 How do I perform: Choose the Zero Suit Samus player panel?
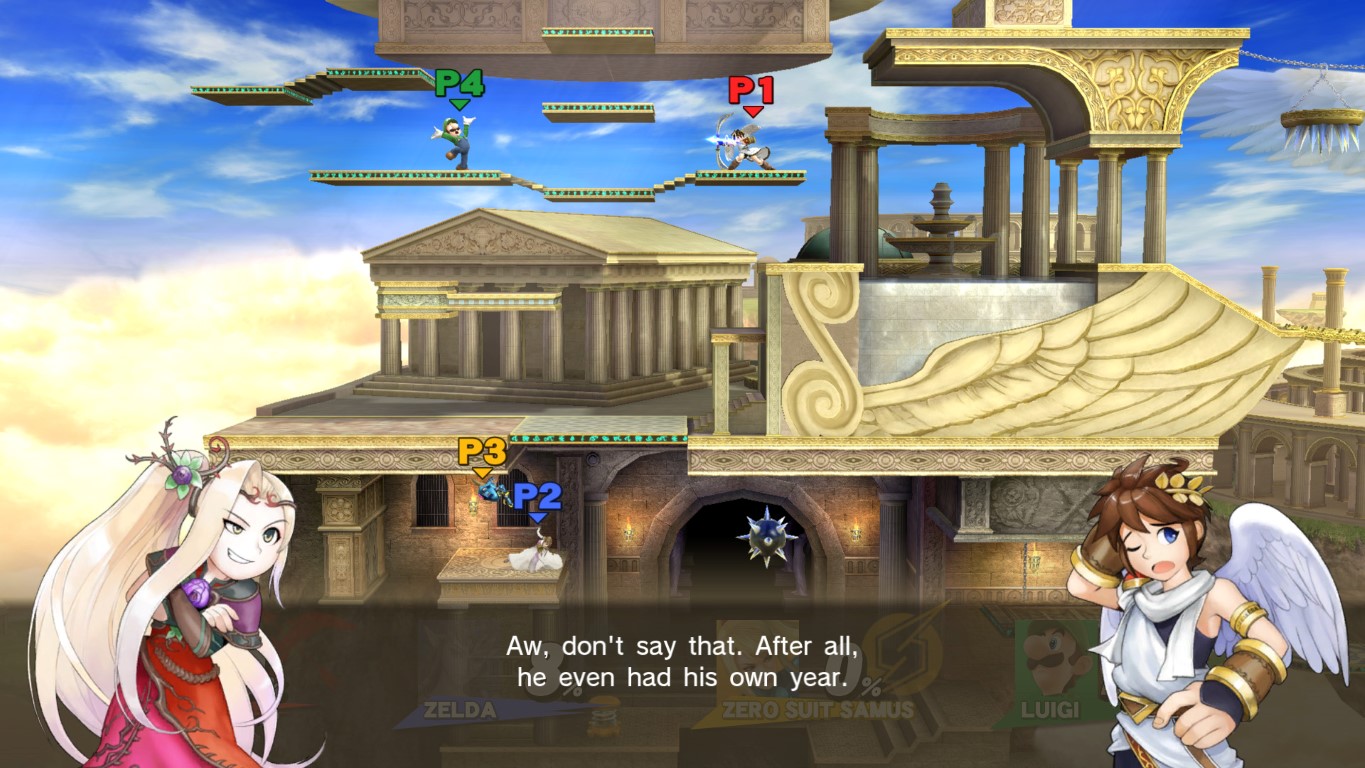point(815,680)
